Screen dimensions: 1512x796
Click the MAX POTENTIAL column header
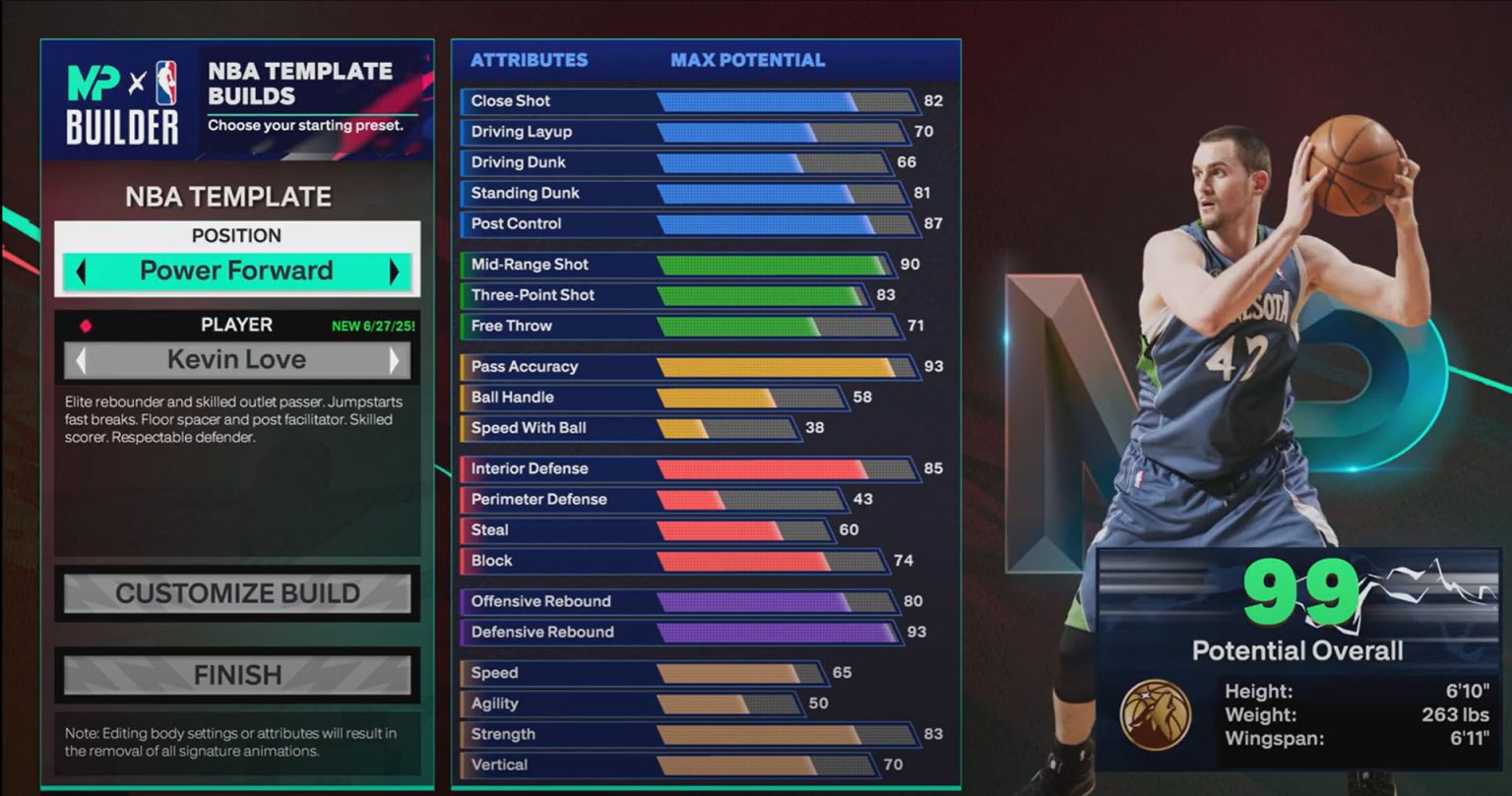click(749, 60)
